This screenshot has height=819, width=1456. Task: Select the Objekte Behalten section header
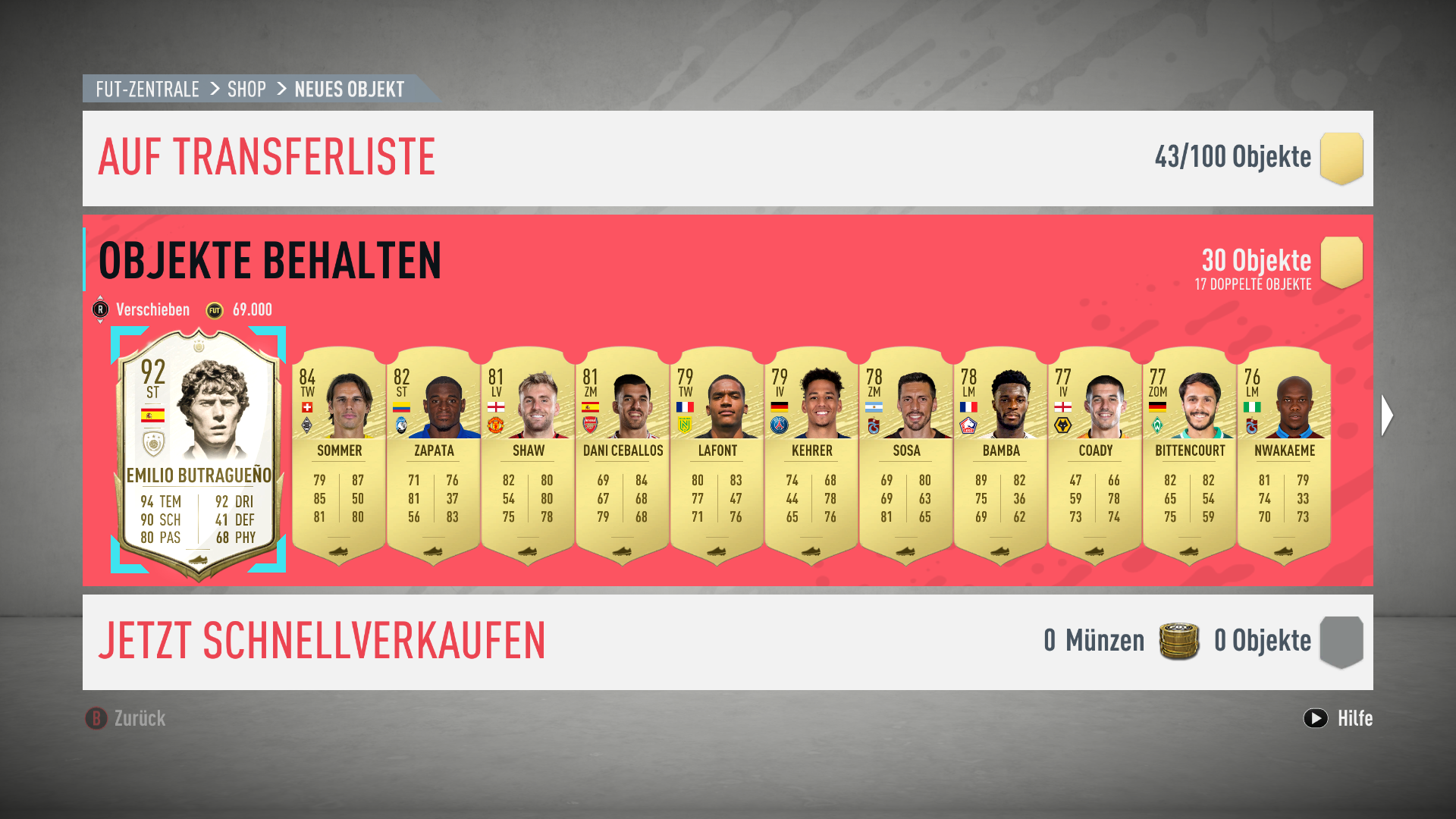[270, 261]
